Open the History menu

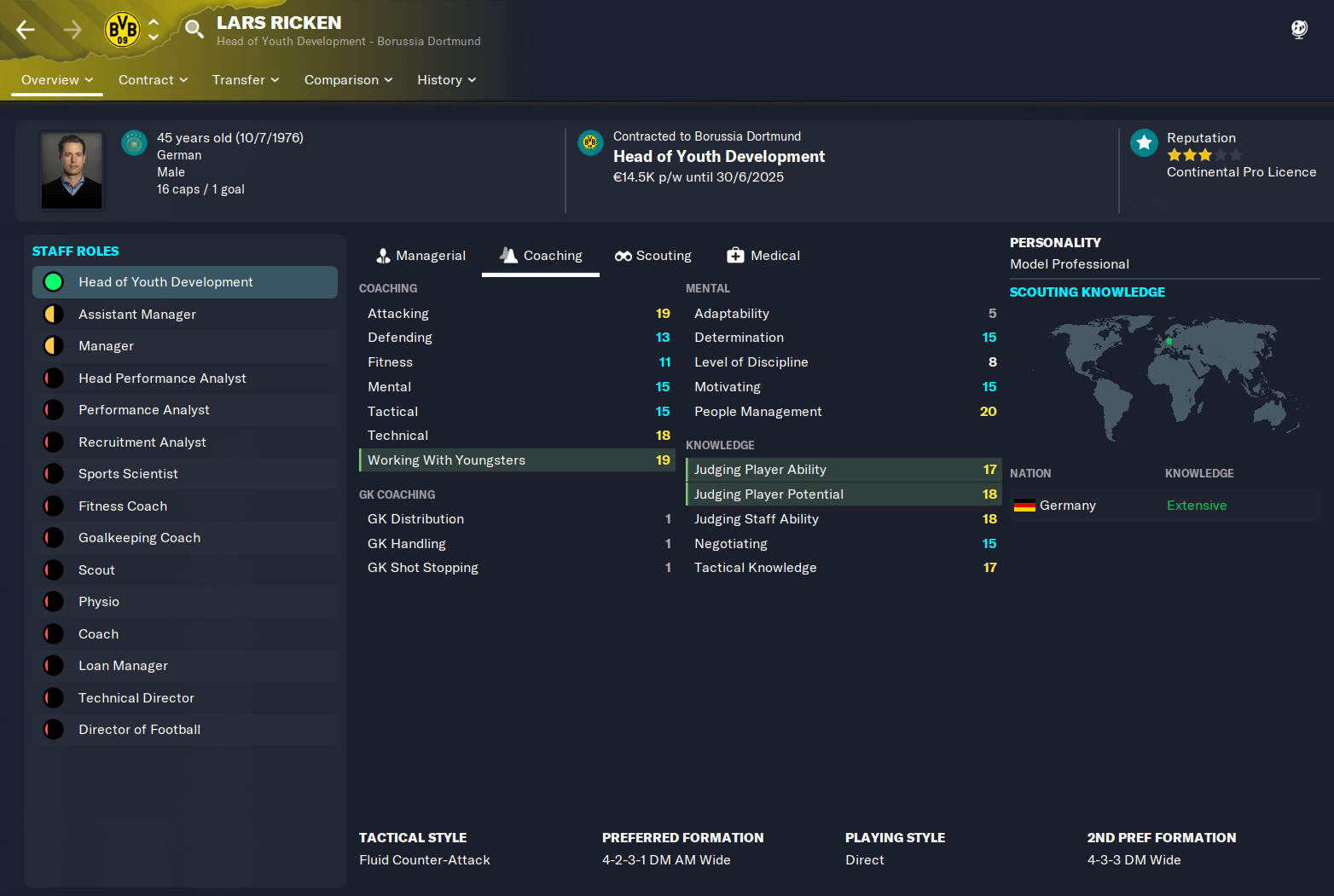point(446,79)
